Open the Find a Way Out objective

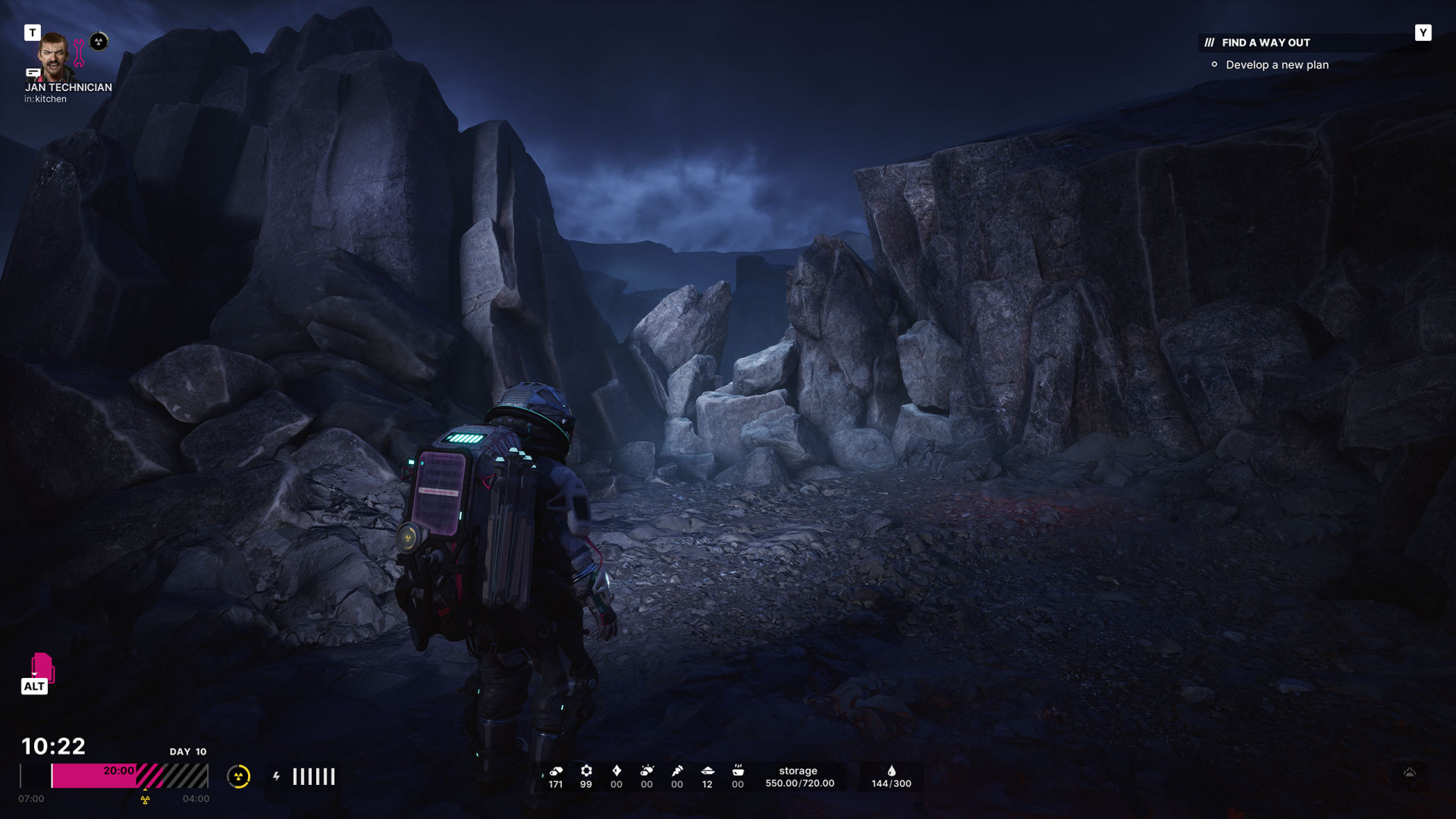tap(1265, 42)
